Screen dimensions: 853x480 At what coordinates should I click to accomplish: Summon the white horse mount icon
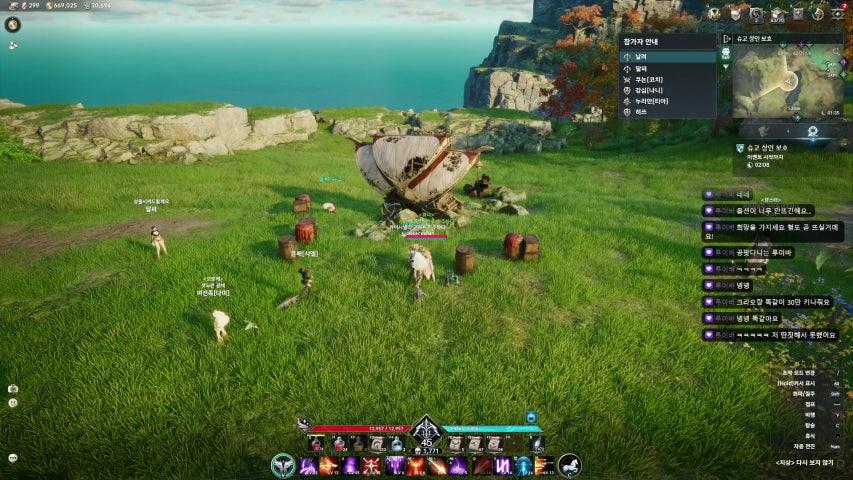(569, 466)
